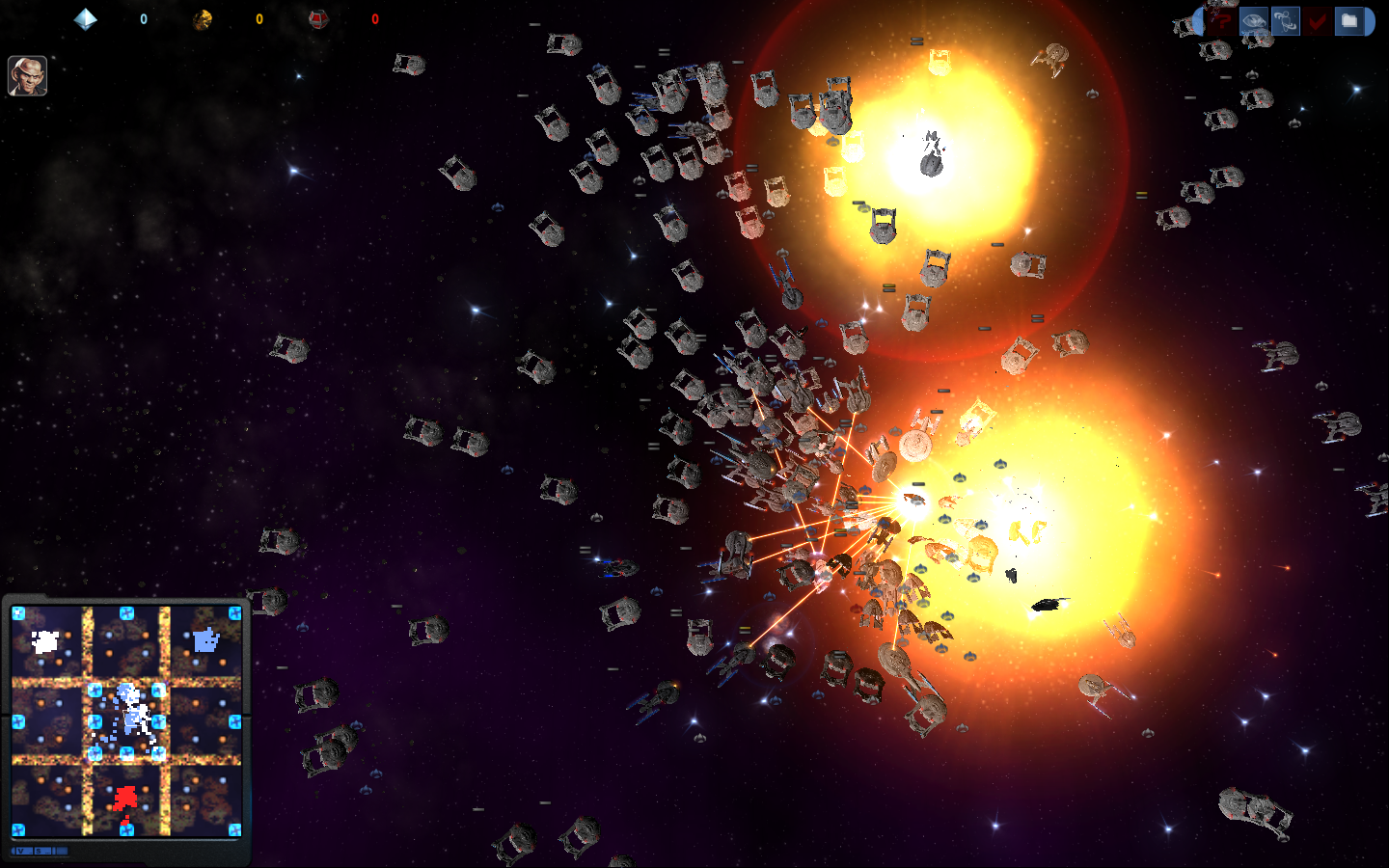Click the blue crystal dilithium resource icon

click(x=86, y=19)
